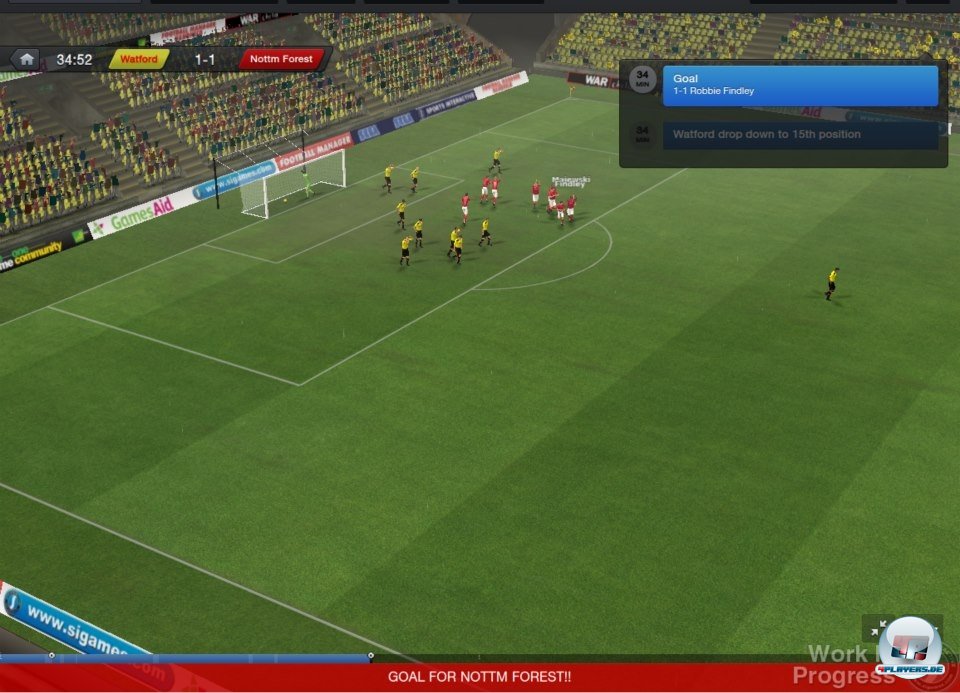Click the shrink view arrows icon

[x=877, y=629]
